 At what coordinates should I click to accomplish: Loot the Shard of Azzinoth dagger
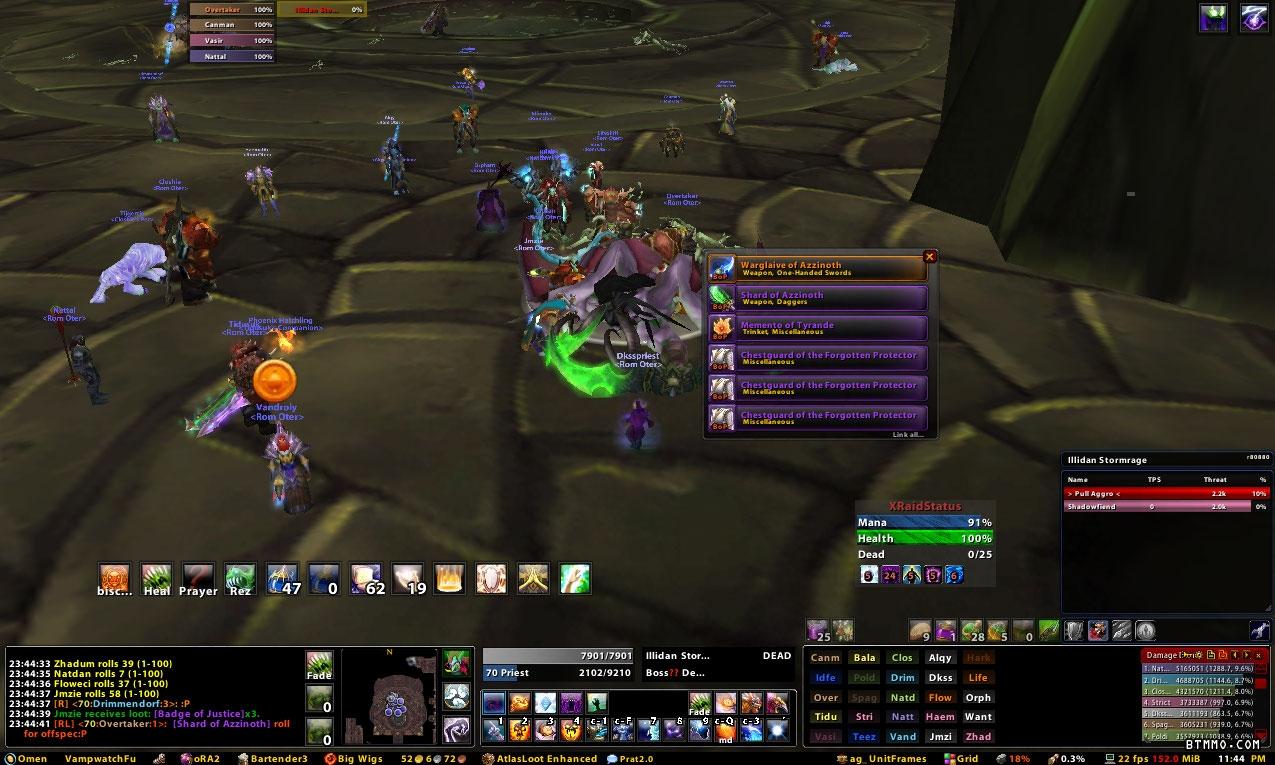click(x=817, y=298)
